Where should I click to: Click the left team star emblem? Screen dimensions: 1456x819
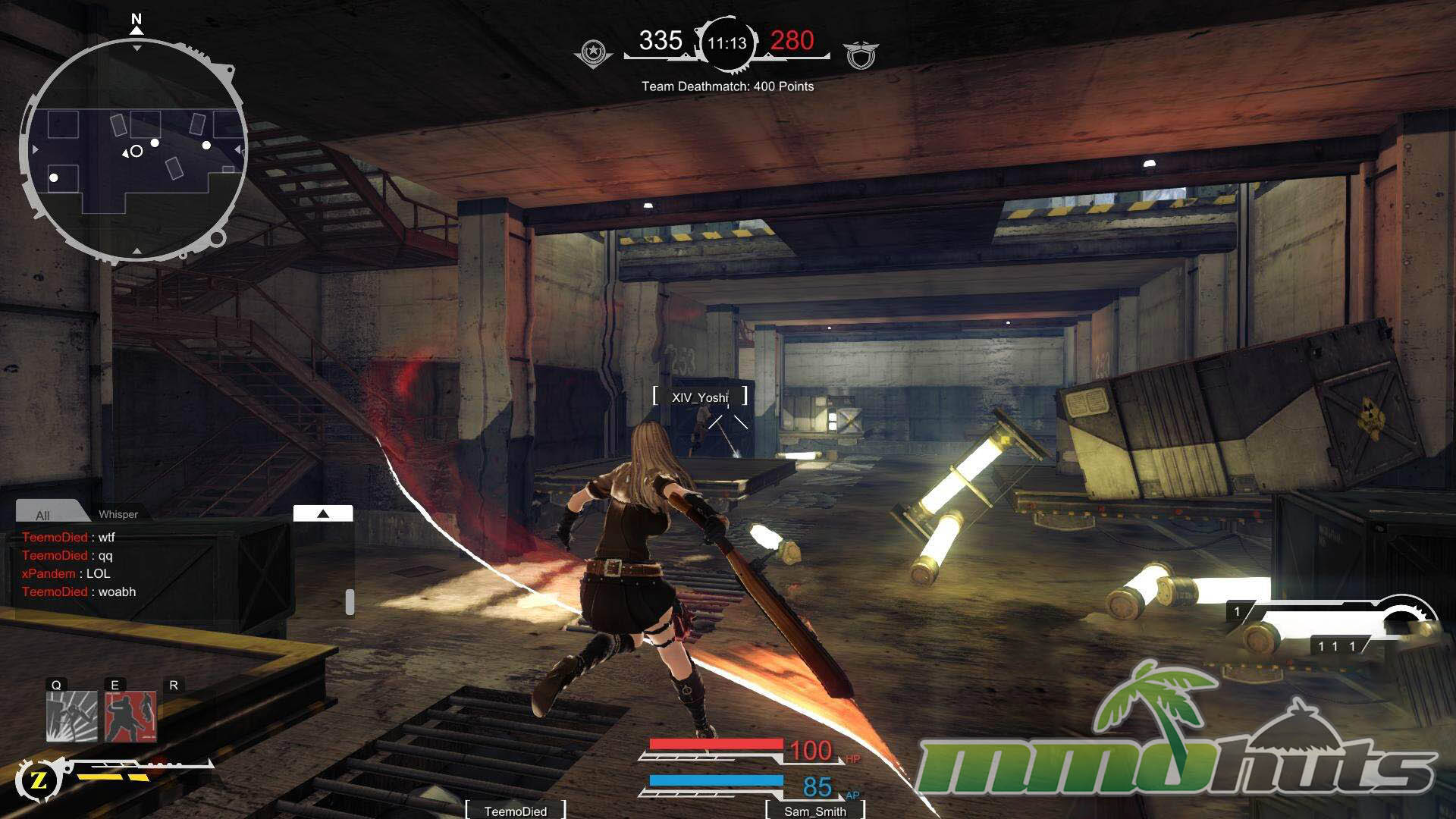point(594,52)
